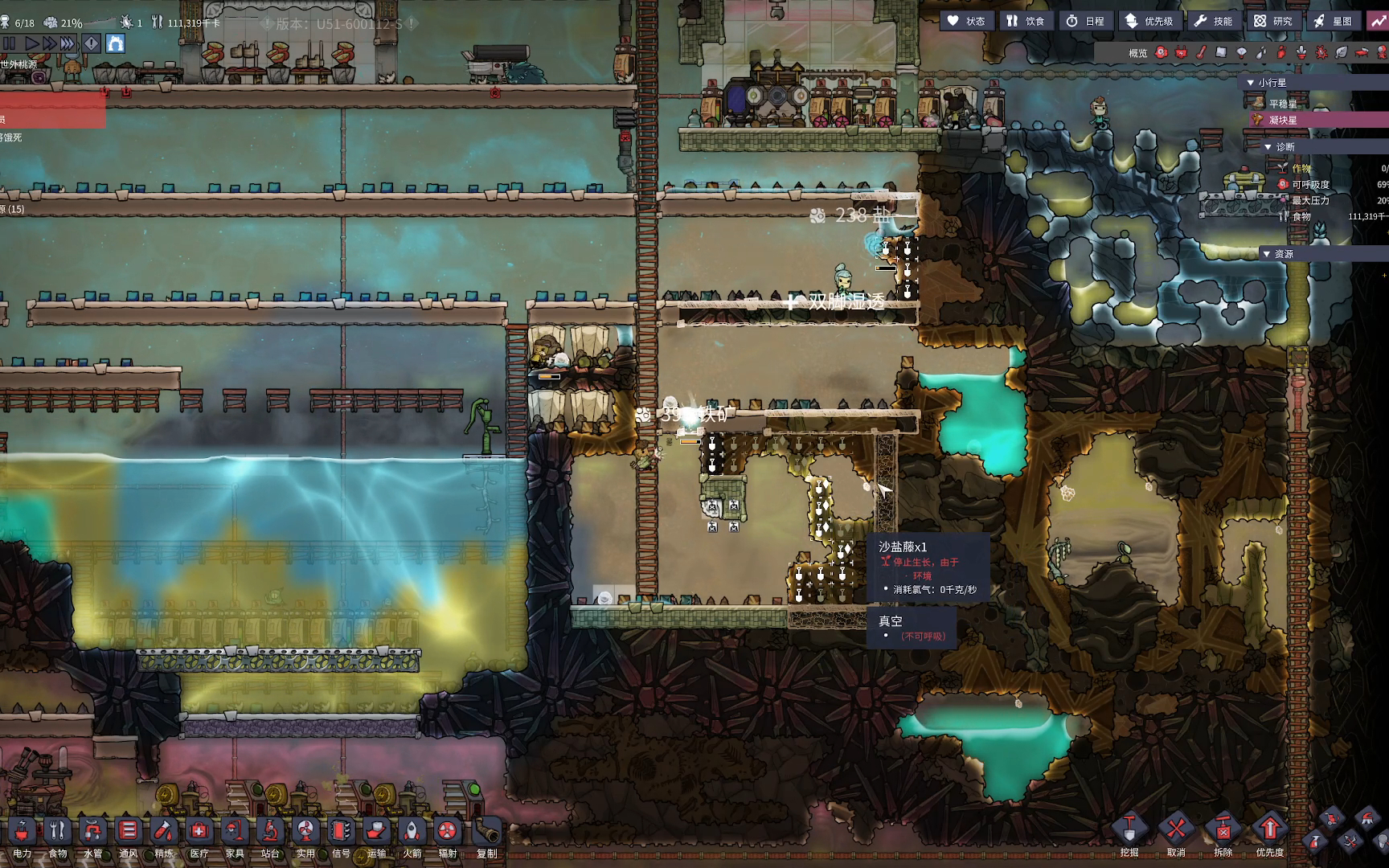This screenshot has width=1389, height=868.
Task: Activate the 挖掘 (Dig) tool
Action: [1129, 833]
